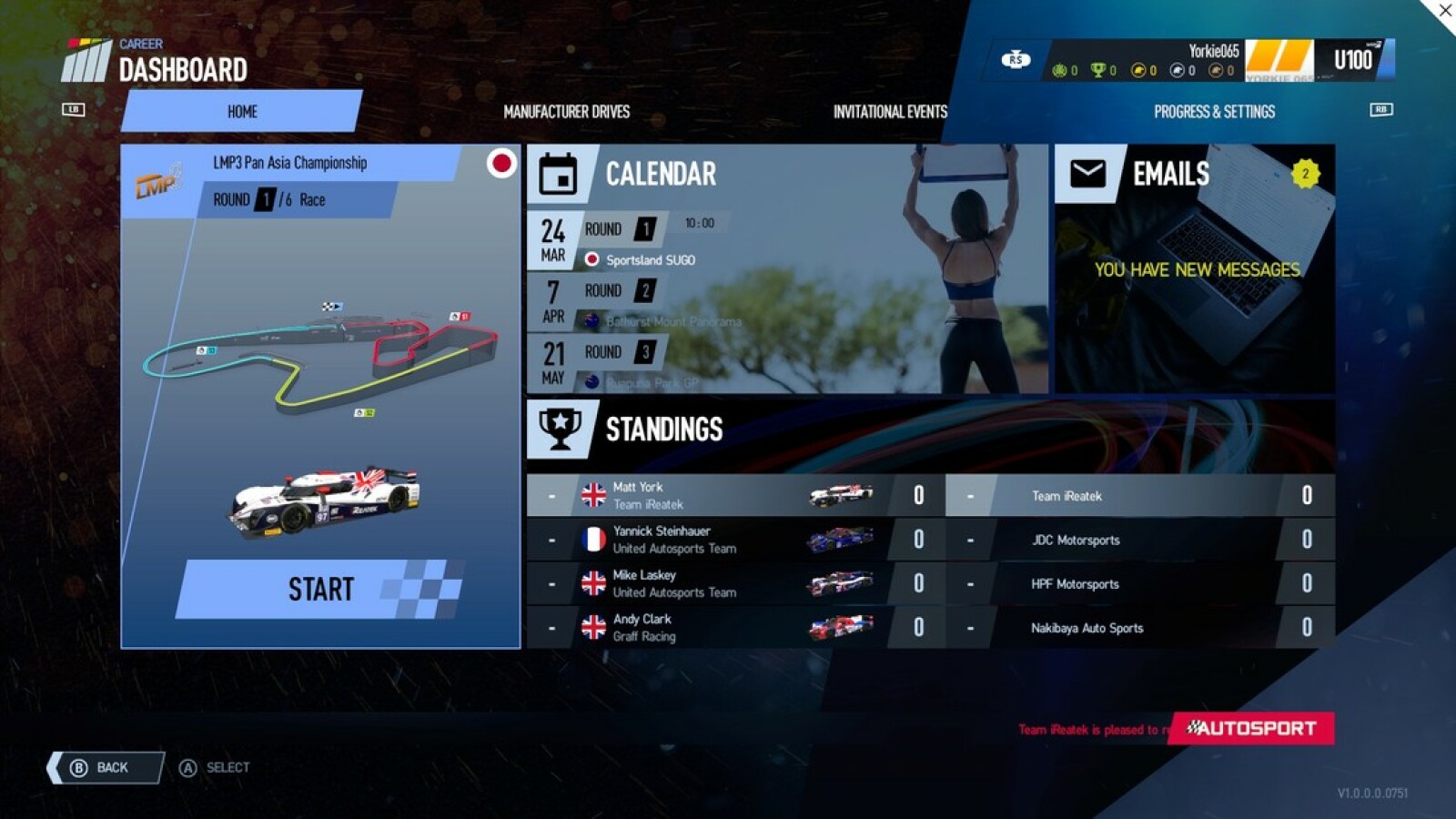This screenshot has width=1456, height=819.
Task: Switch to the Home tab
Action: (242, 111)
